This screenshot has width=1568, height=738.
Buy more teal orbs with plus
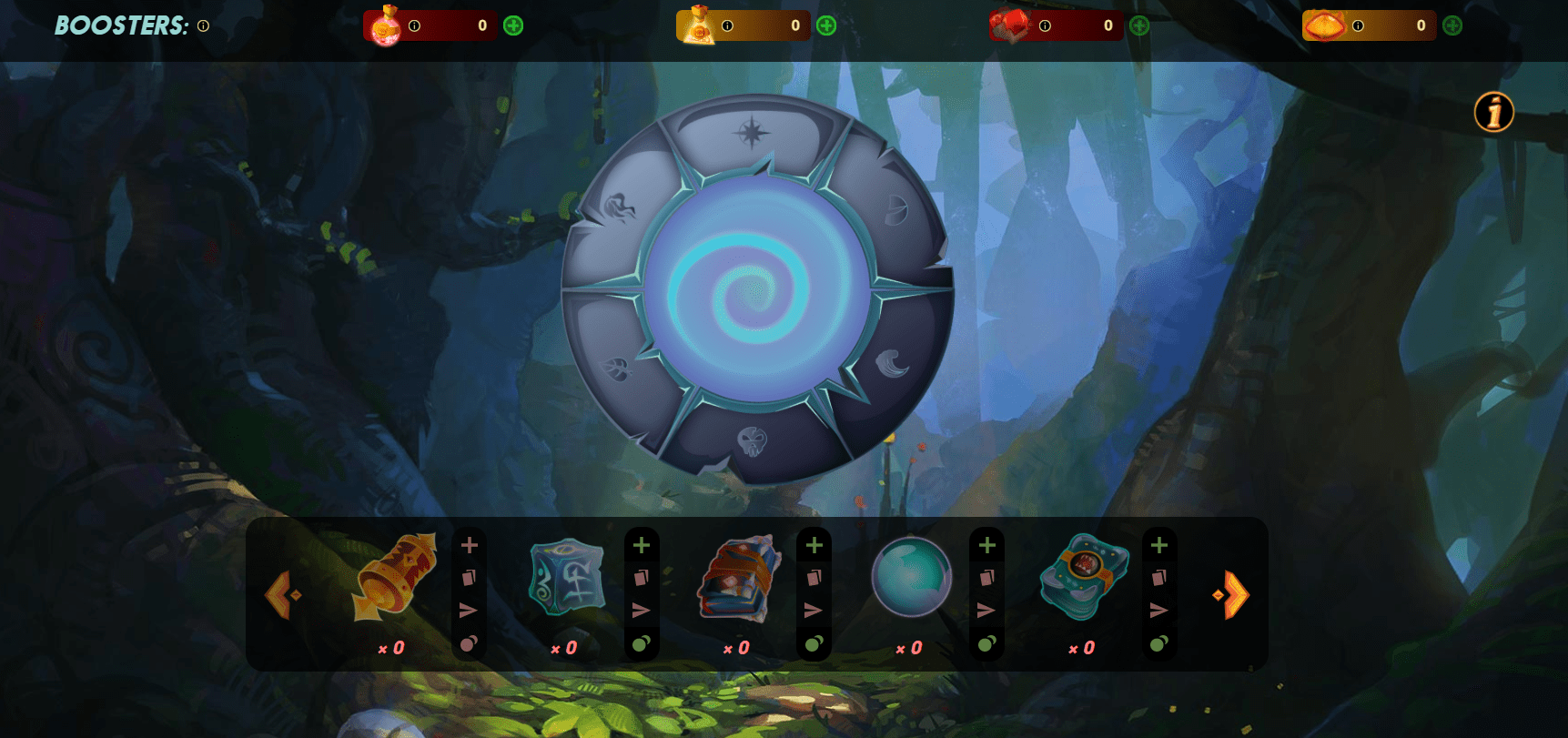tap(986, 545)
